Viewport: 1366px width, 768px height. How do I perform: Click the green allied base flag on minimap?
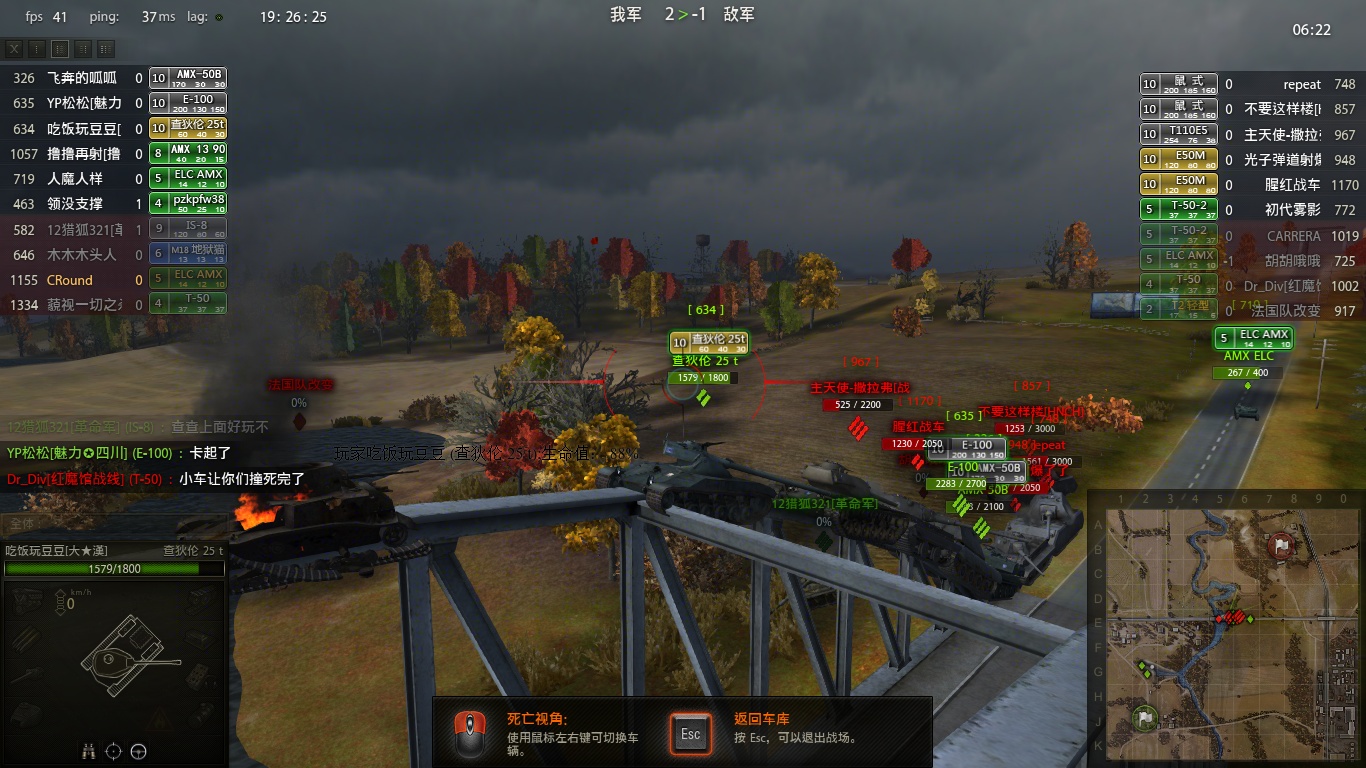tap(1145, 716)
